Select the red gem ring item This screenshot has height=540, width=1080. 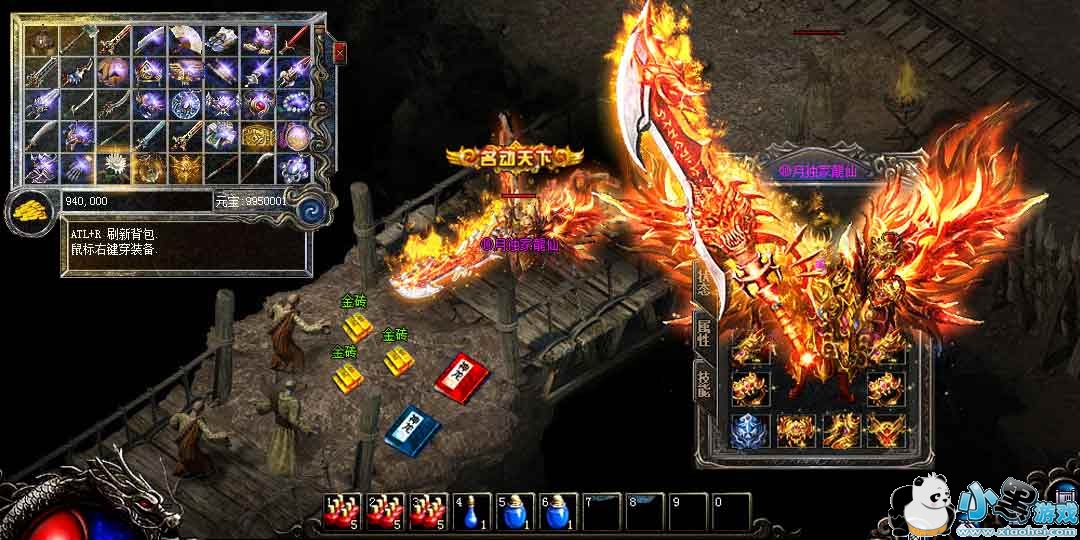259,102
